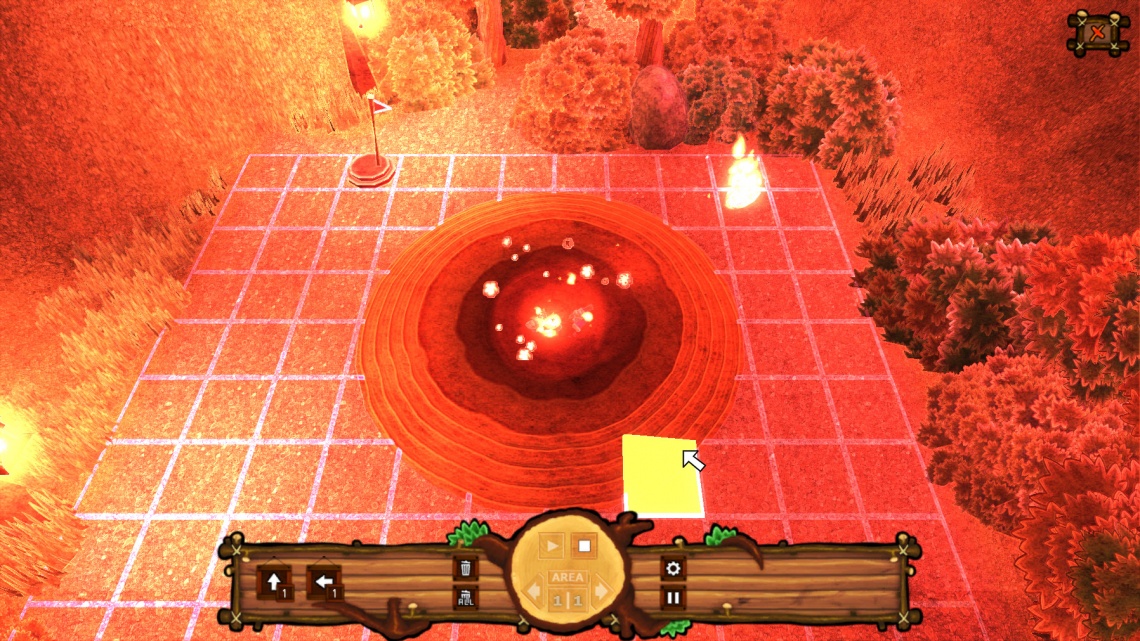Open settings with the gear icon

(x=673, y=568)
